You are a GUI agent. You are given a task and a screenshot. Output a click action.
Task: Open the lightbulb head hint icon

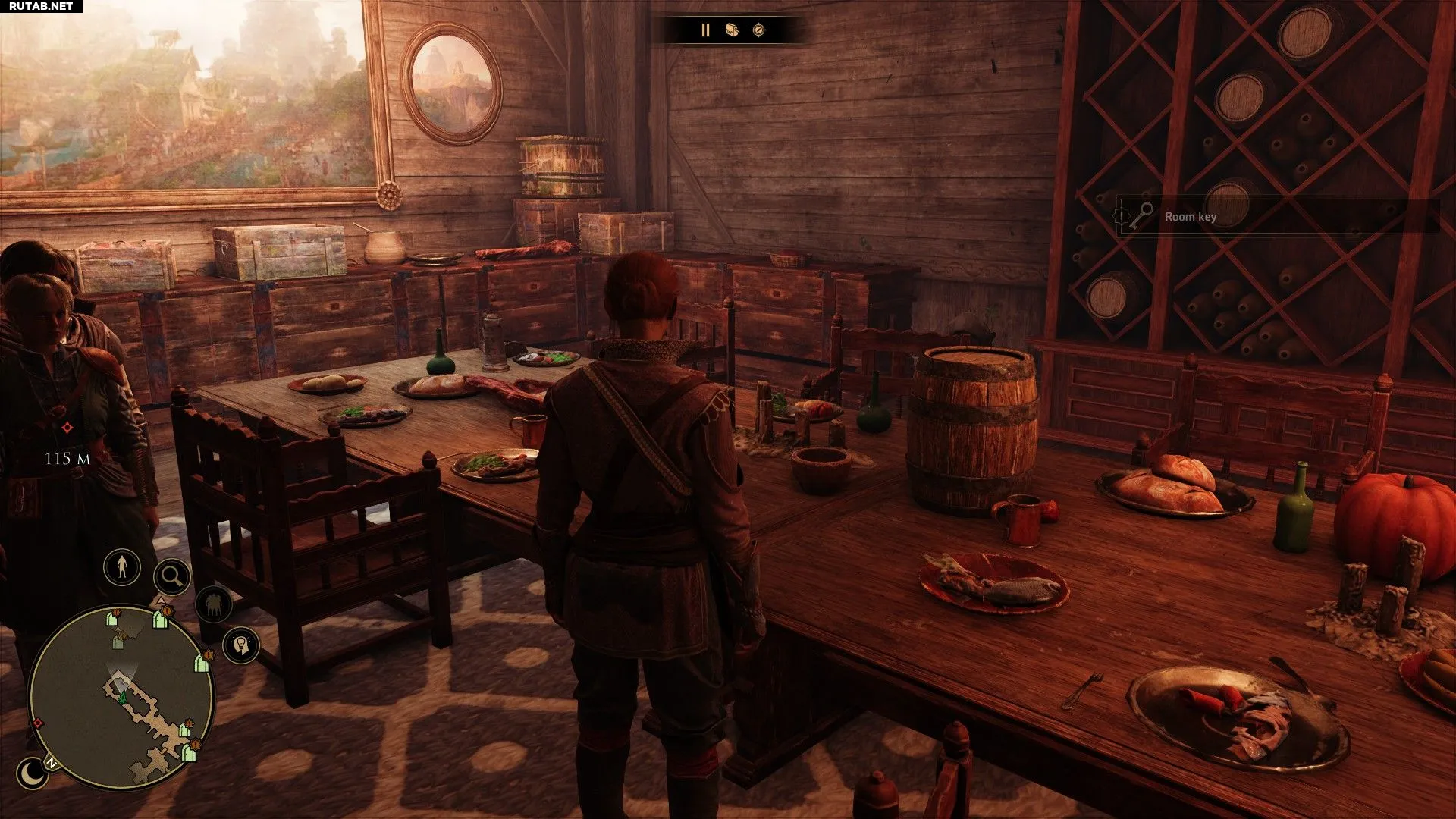point(241,645)
